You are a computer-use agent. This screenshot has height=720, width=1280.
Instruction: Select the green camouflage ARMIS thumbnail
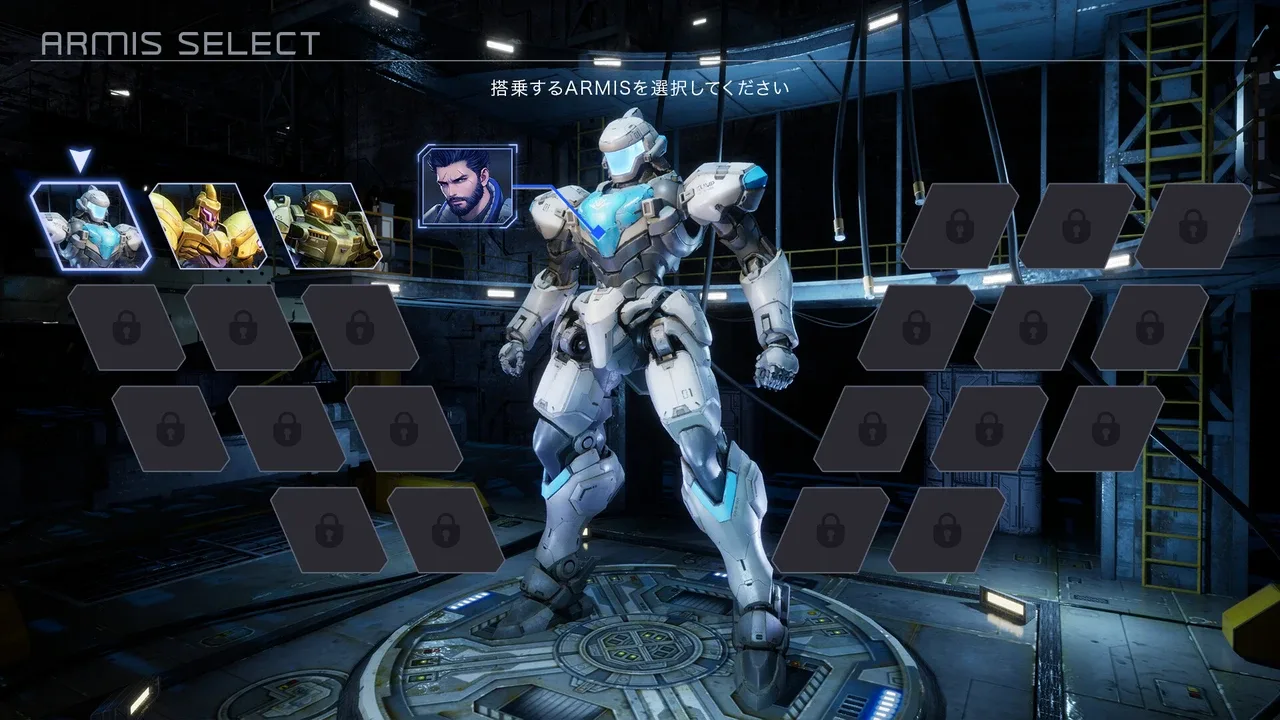point(322,224)
